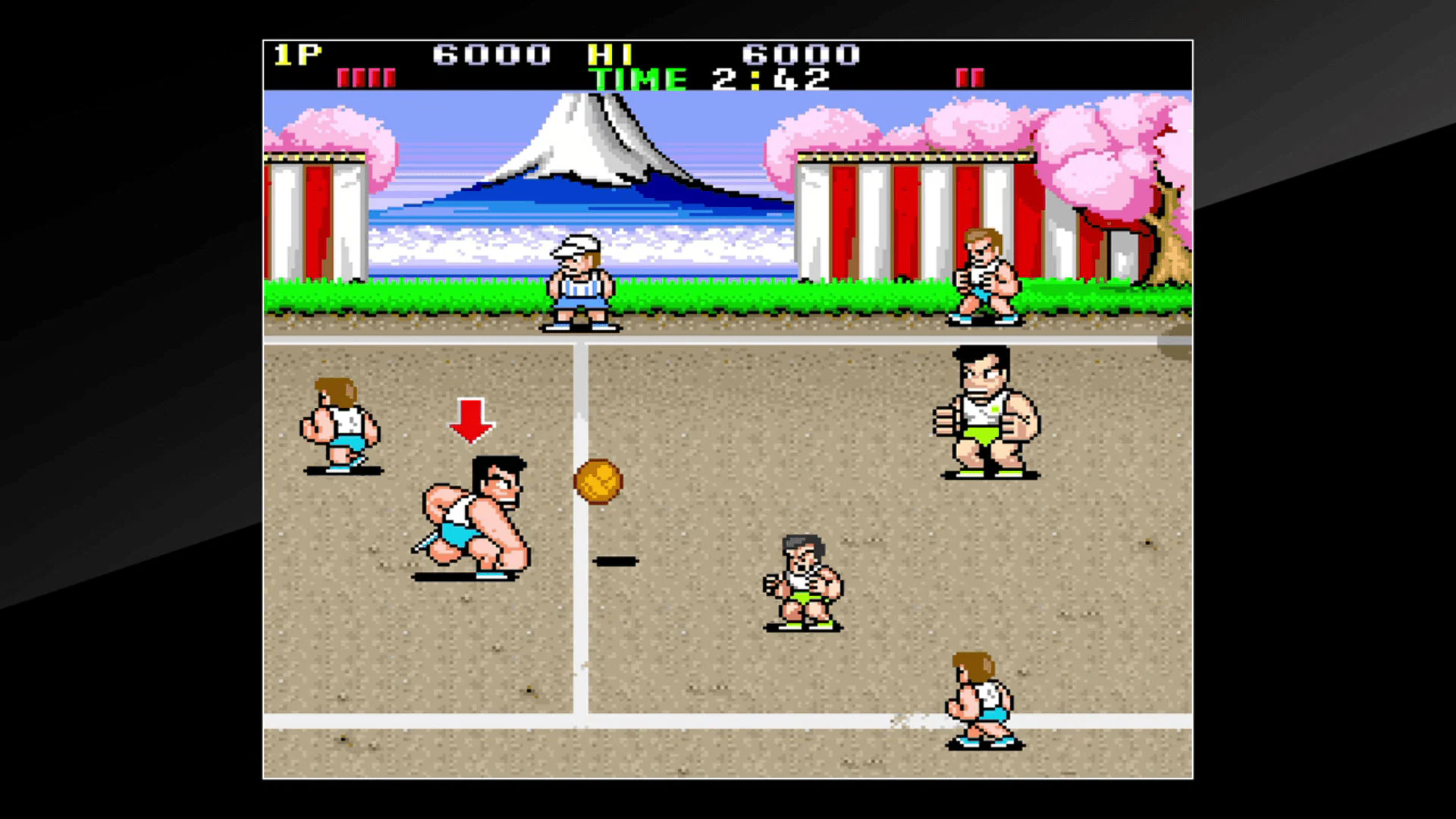Click the orange dodgeball at mid-court
Screen dimensions: 1456x819
(x=599, y=482)
